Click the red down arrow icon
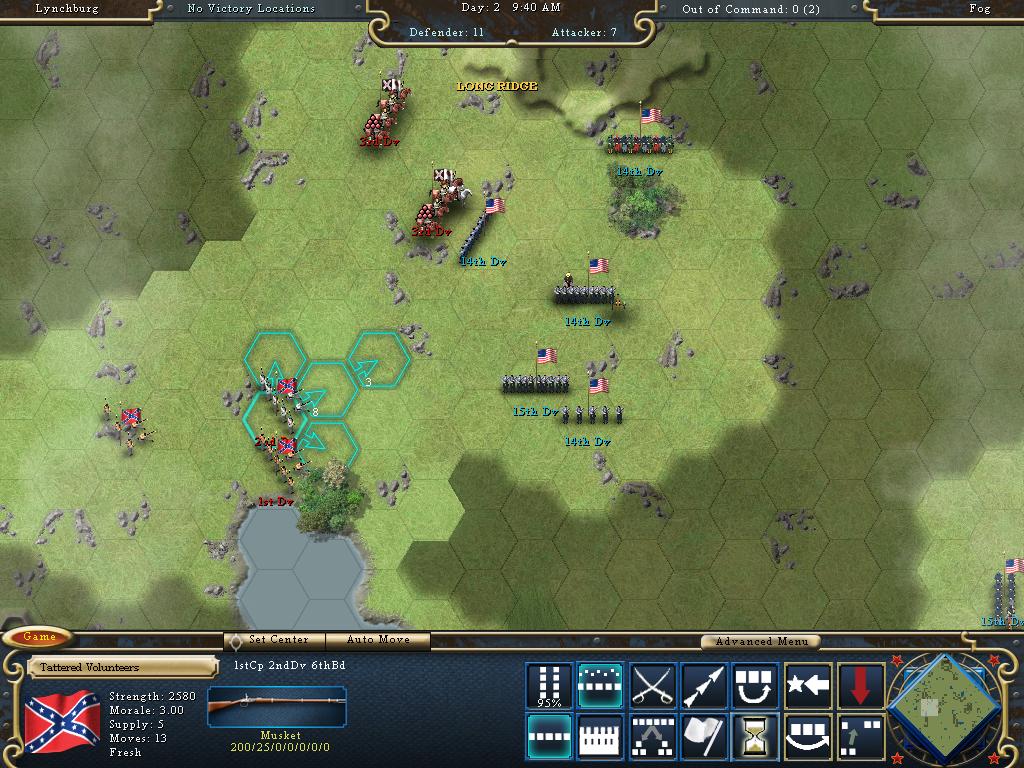Image resolution: width=1024 pixels, height=768 pixels. point(860,686)
